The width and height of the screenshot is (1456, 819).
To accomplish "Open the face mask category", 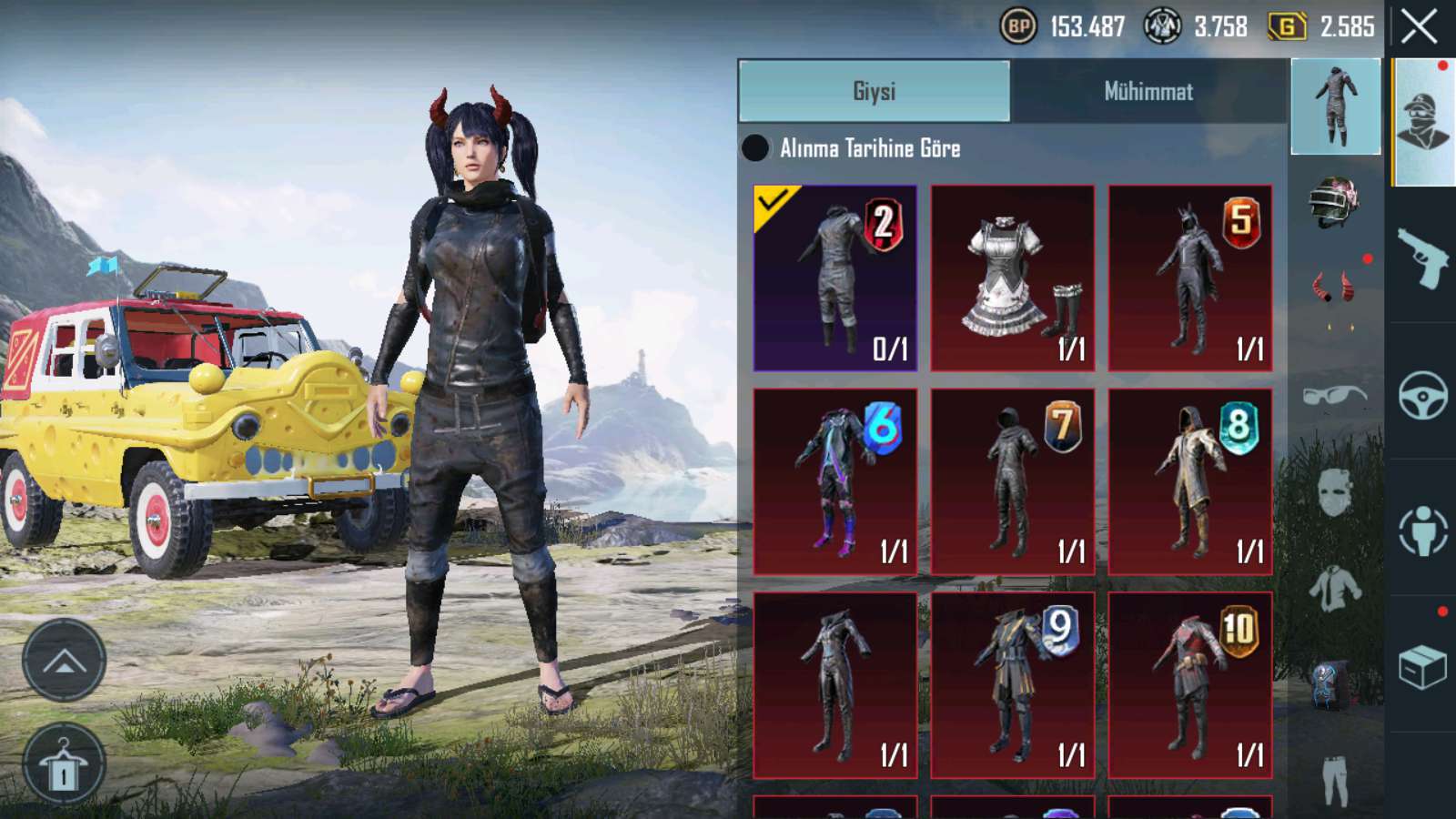I will (1334, 491).
